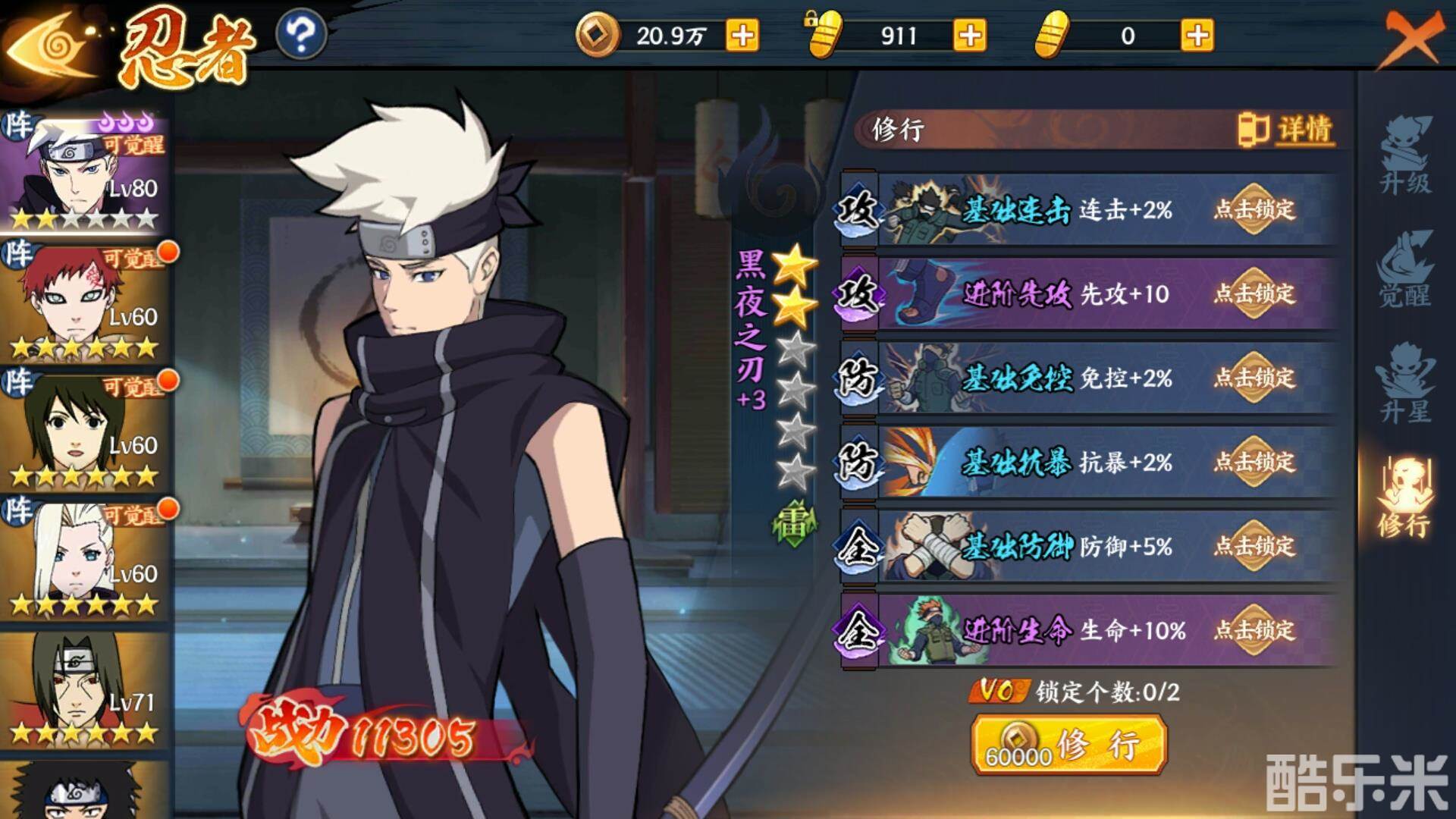Go back using the golden arrow

click(x=49, y=47)
